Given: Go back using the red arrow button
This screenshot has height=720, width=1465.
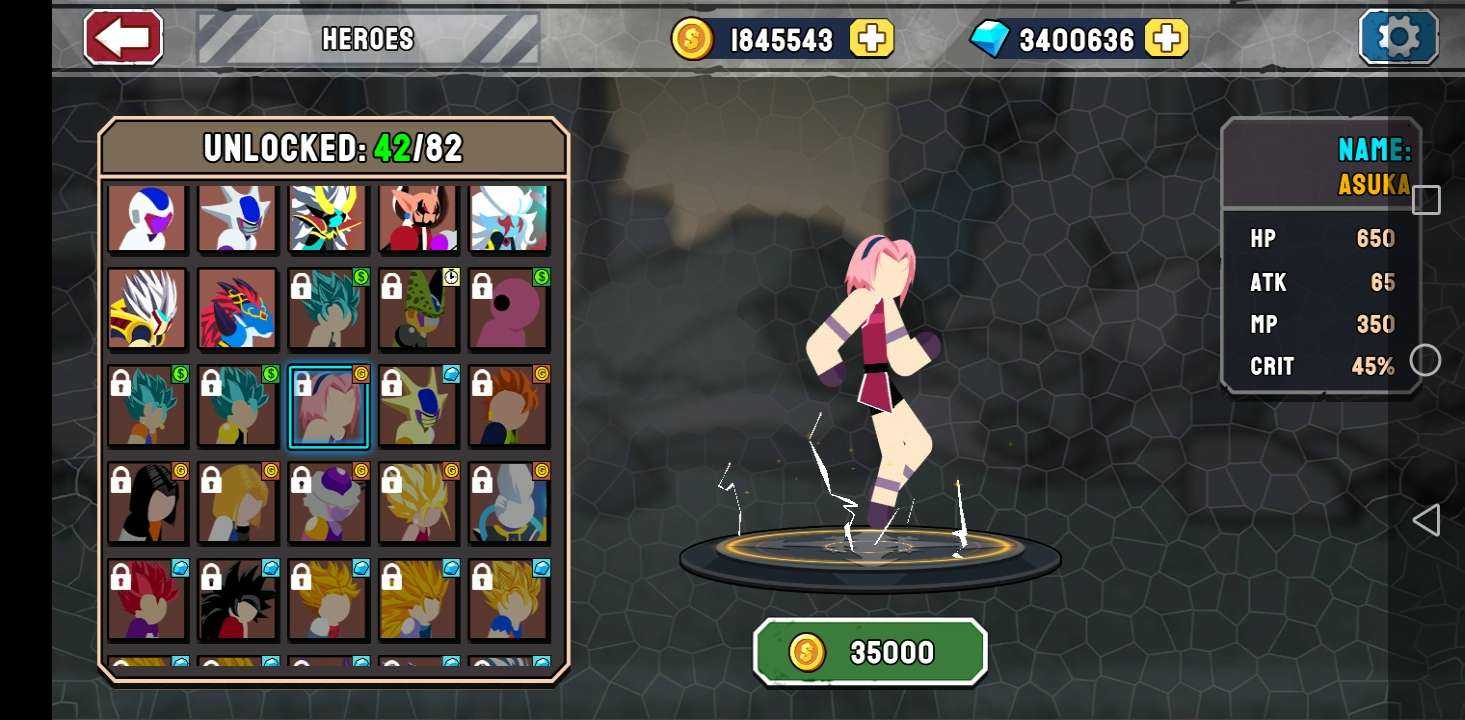Looking at the screenshot, I should (124, 38).
